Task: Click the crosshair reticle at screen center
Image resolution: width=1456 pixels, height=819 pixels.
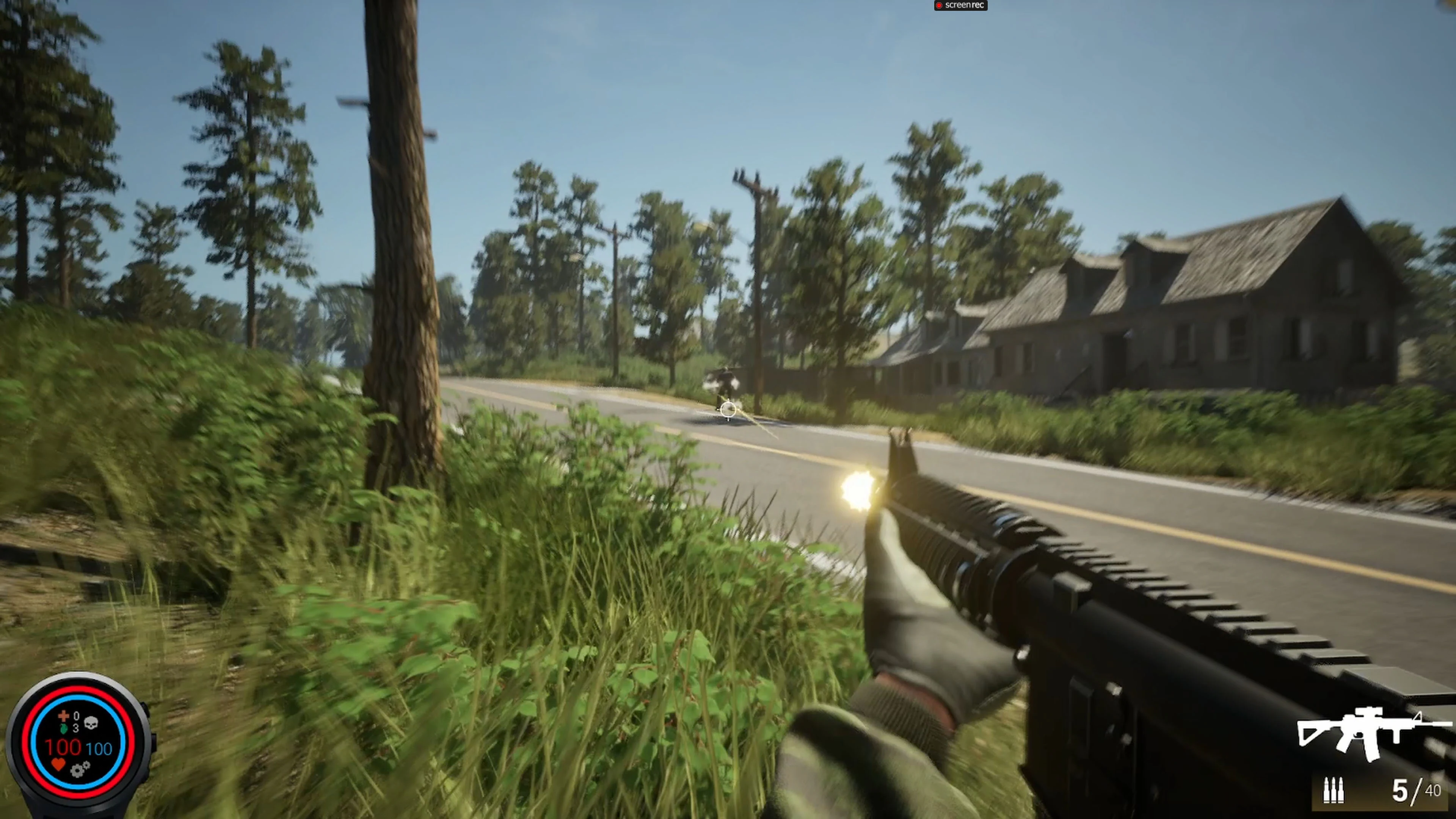Action: pos(728,409)
